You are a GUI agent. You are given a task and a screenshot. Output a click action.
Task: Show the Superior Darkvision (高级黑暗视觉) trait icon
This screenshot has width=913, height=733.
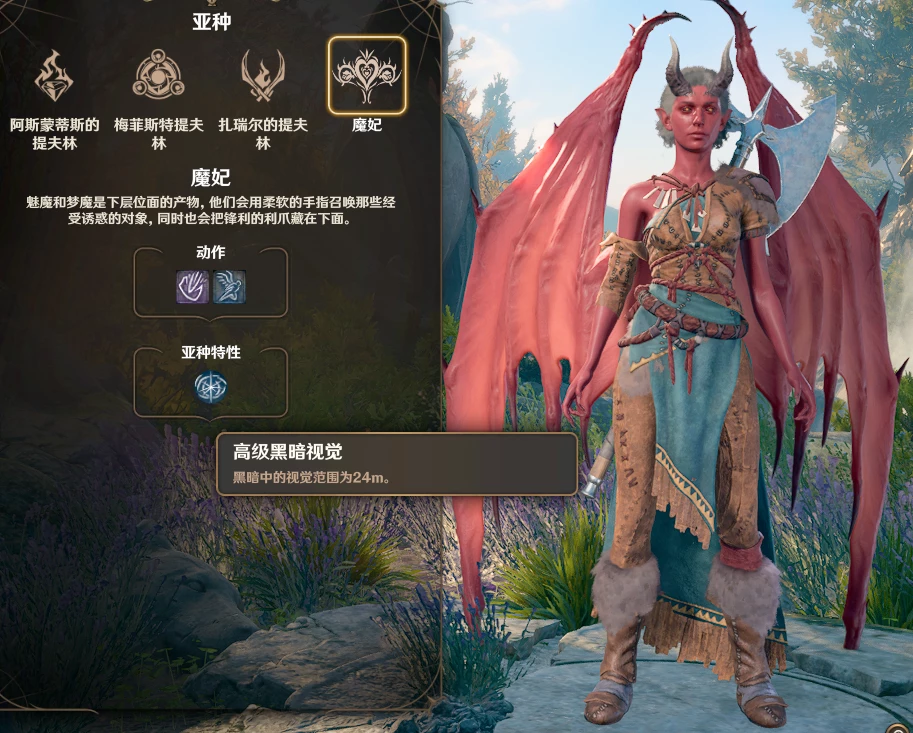[x=211, y=387]
